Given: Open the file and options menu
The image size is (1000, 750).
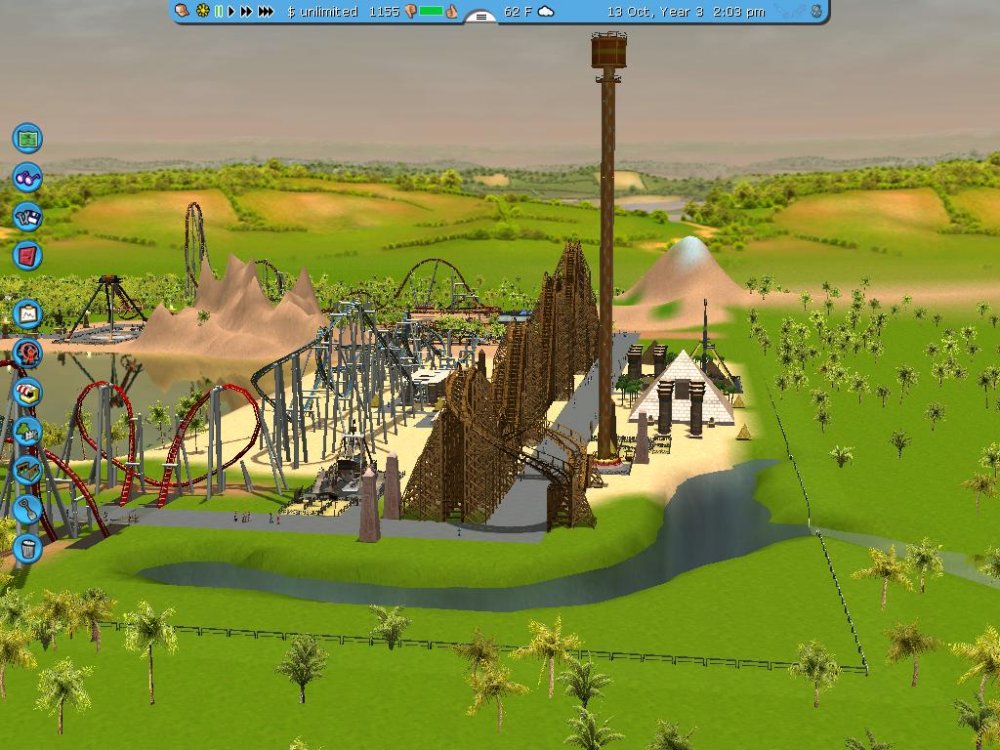Looking at the screenshot, I should pyautogui.click(x=27, y=216).
